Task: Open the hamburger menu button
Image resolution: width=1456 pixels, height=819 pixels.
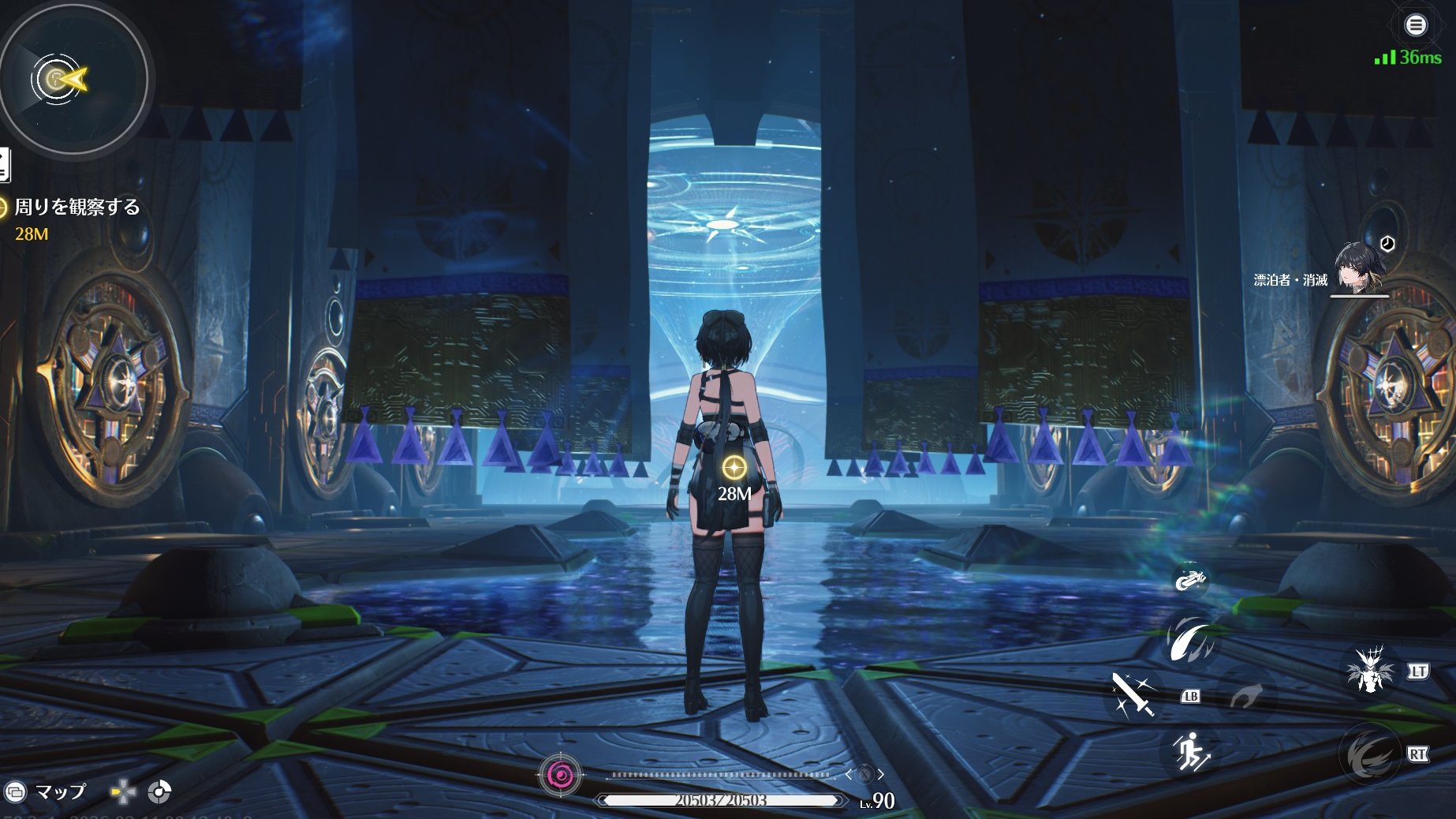Action: pyautogui.click(x=1416, y=25)
